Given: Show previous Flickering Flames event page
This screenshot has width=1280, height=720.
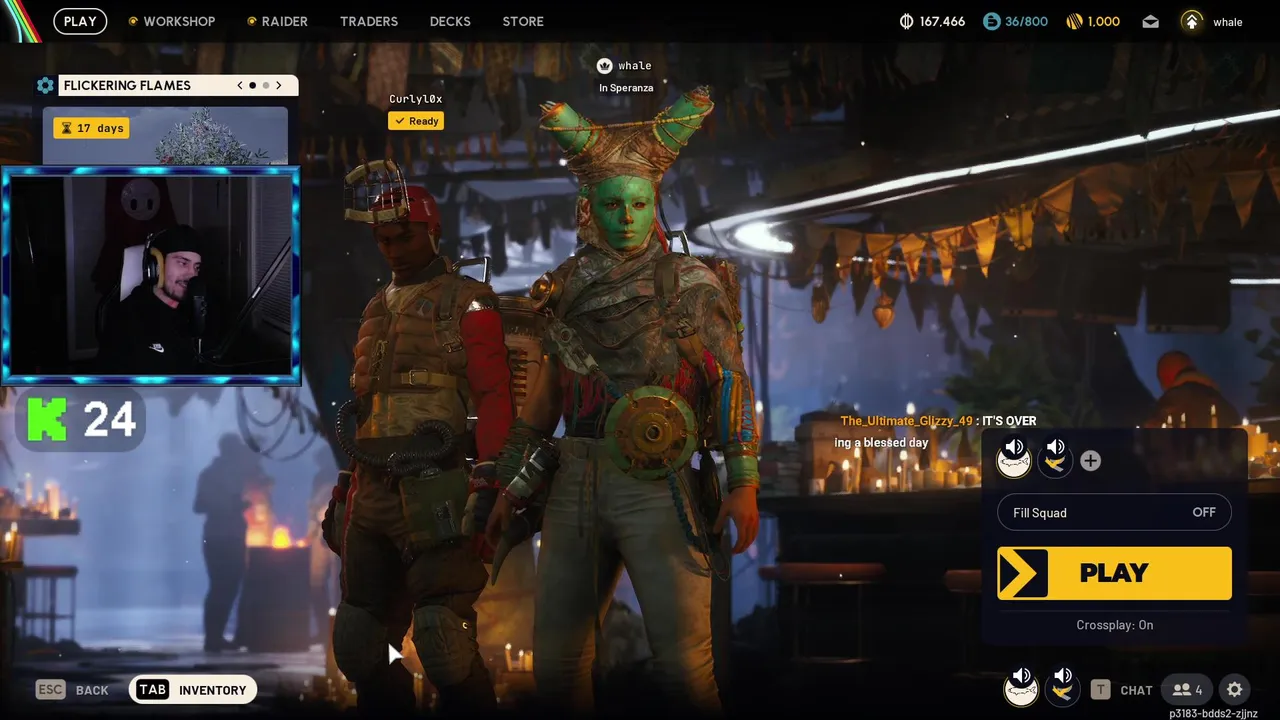Looking at the screenshot, I should 240,85.
